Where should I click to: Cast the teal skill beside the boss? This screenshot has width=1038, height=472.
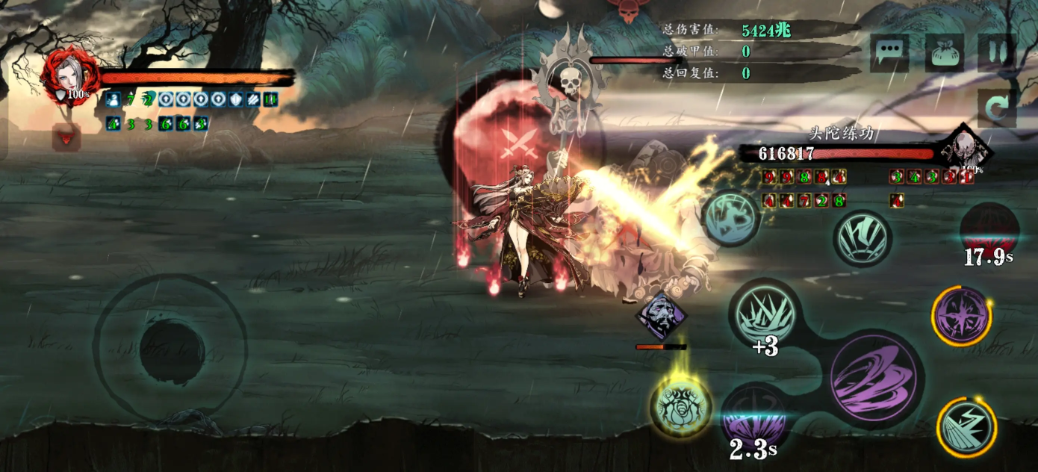pos(732,217)
